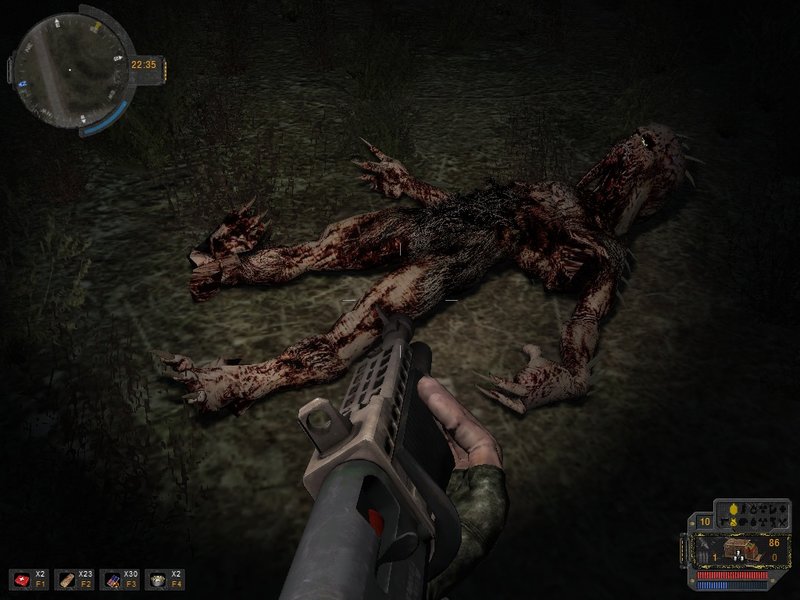Select the bandage quick slot F2

(x=65, y=578)
